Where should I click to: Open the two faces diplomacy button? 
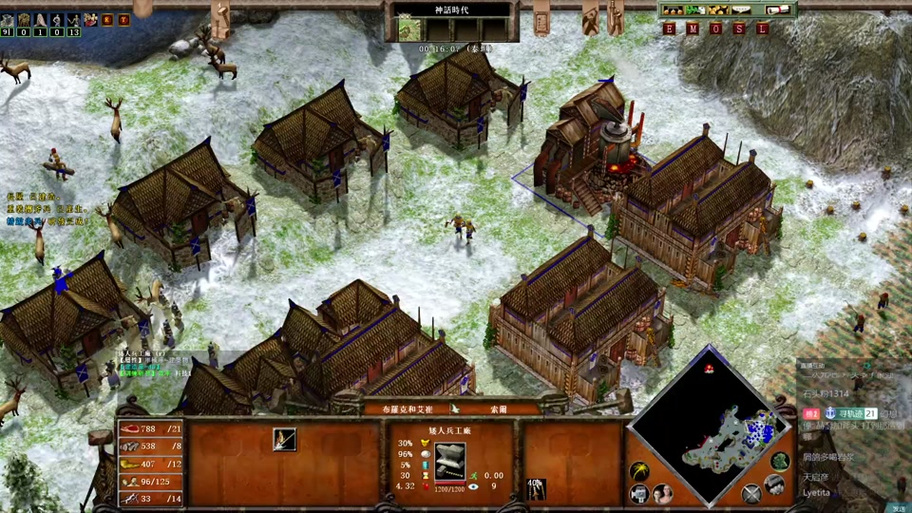tap(661, 493)
